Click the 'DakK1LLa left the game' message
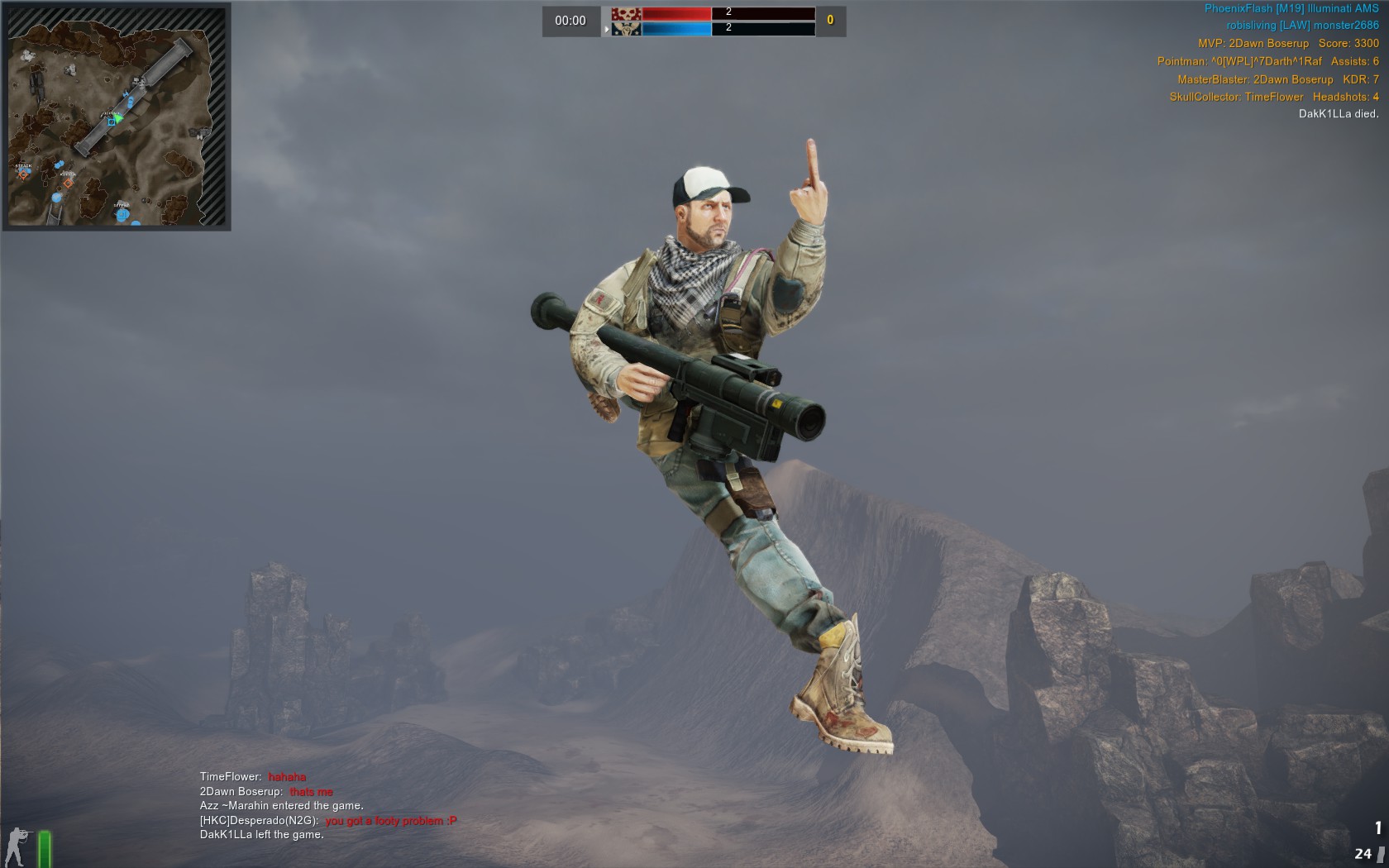 (261, 836)
